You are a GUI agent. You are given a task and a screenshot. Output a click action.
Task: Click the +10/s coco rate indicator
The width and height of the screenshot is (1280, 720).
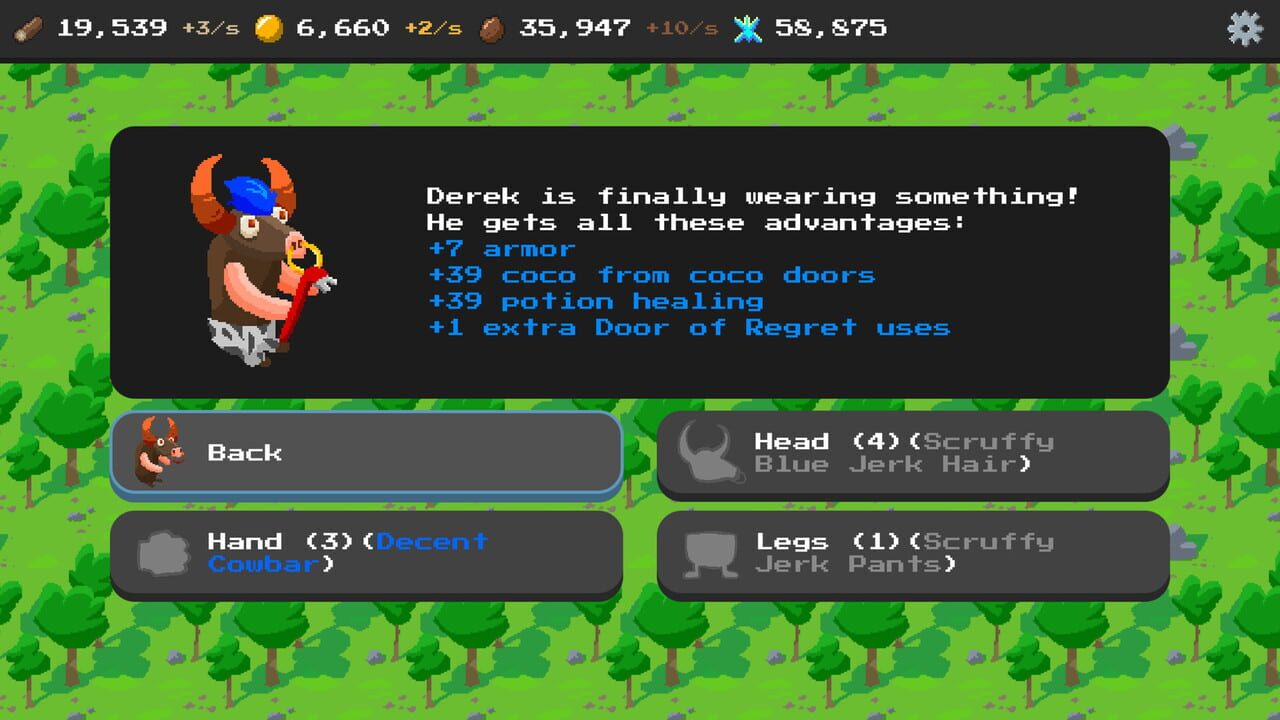[x=681, y=28]
